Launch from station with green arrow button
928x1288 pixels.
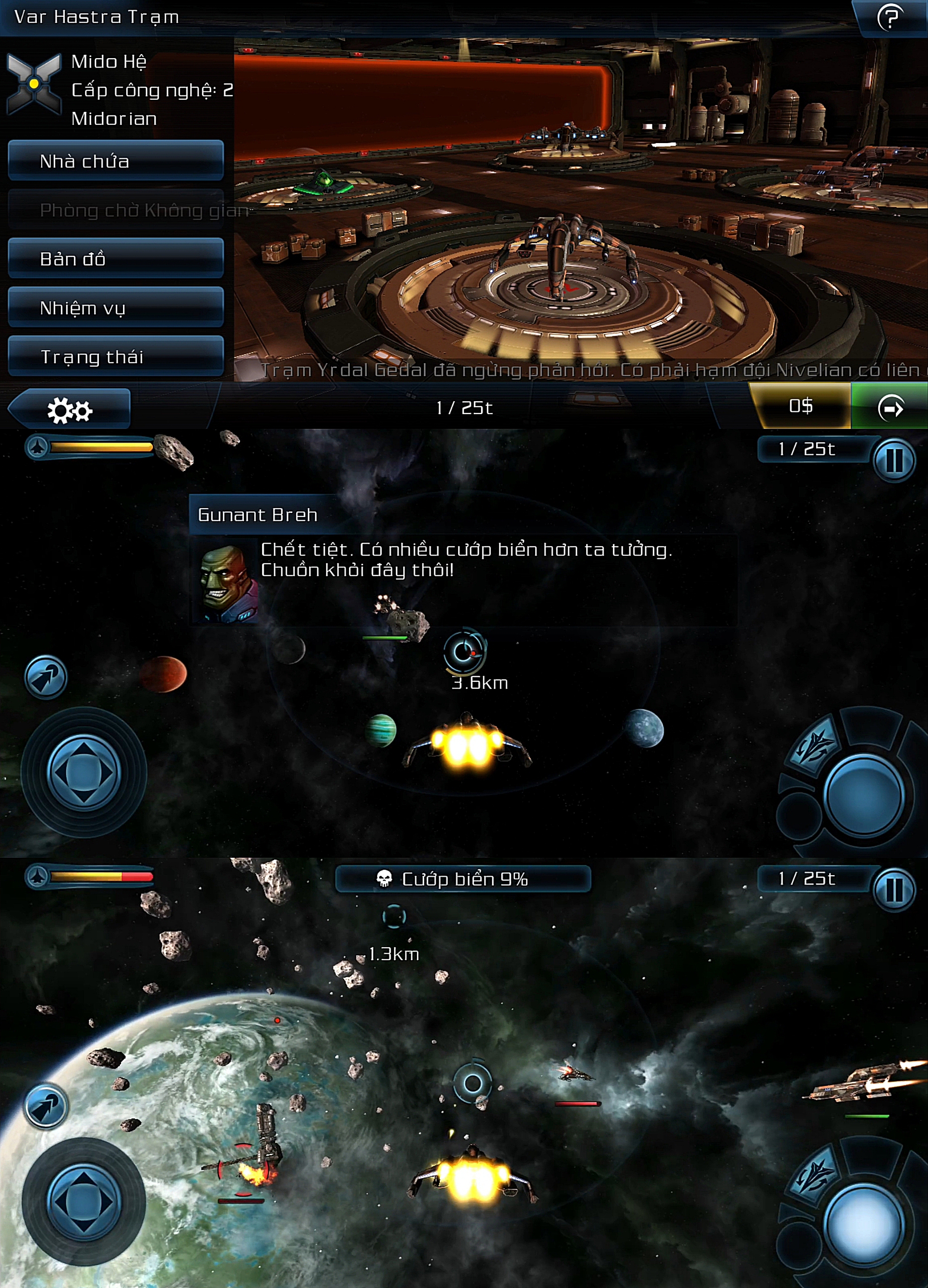(890, 408)
